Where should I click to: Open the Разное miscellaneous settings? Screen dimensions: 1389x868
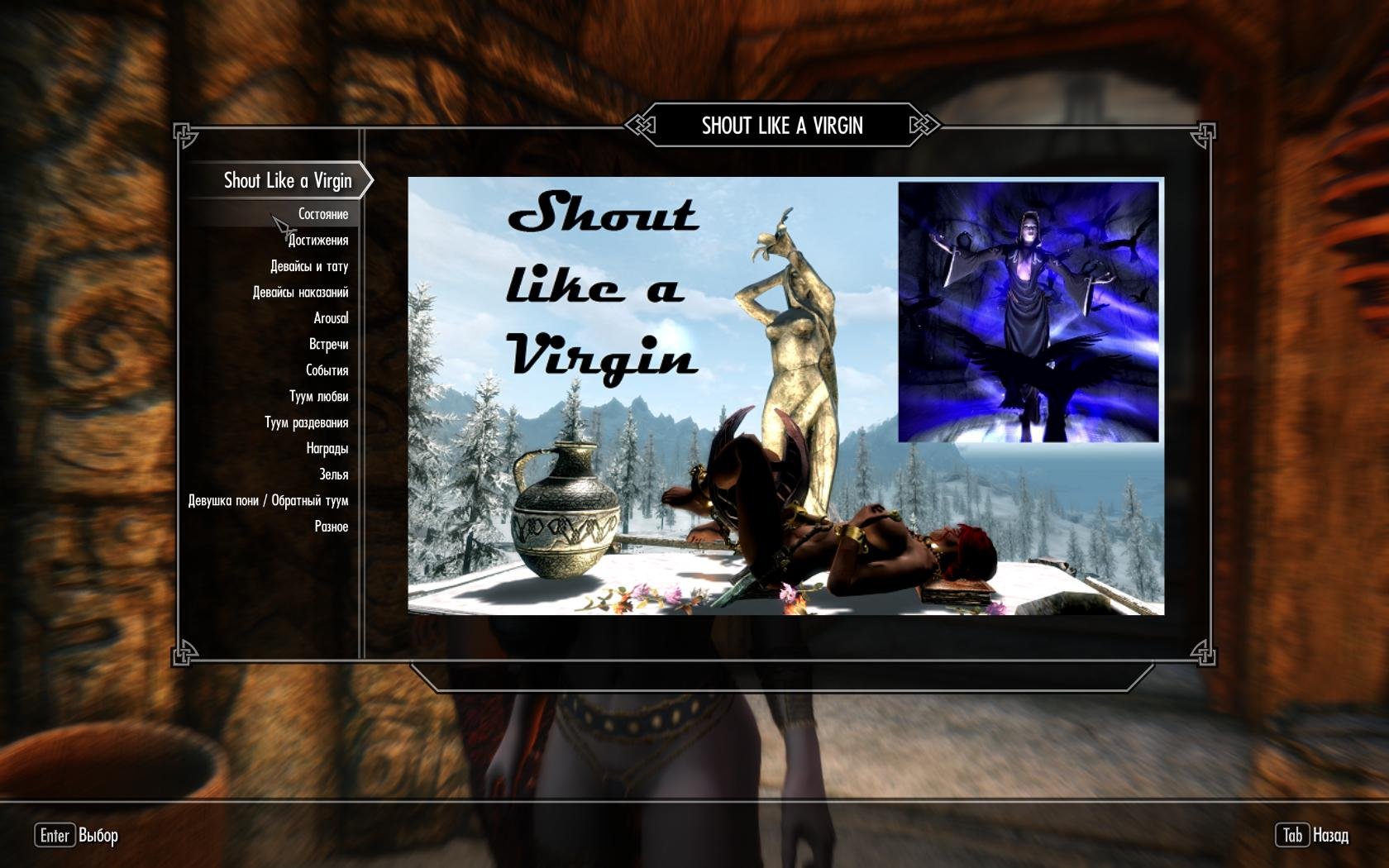click(332, 526)
